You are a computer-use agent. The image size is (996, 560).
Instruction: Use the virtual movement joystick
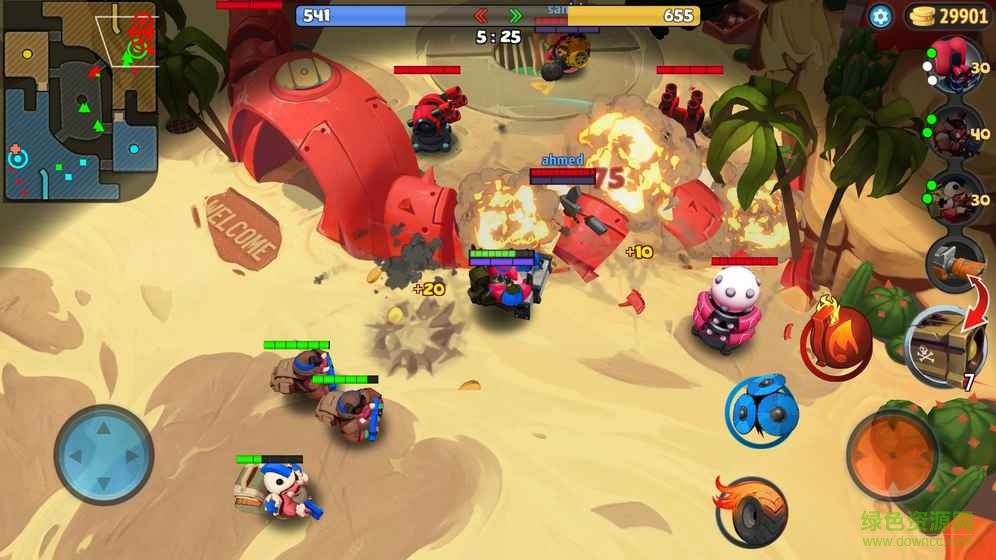[104, 454]
